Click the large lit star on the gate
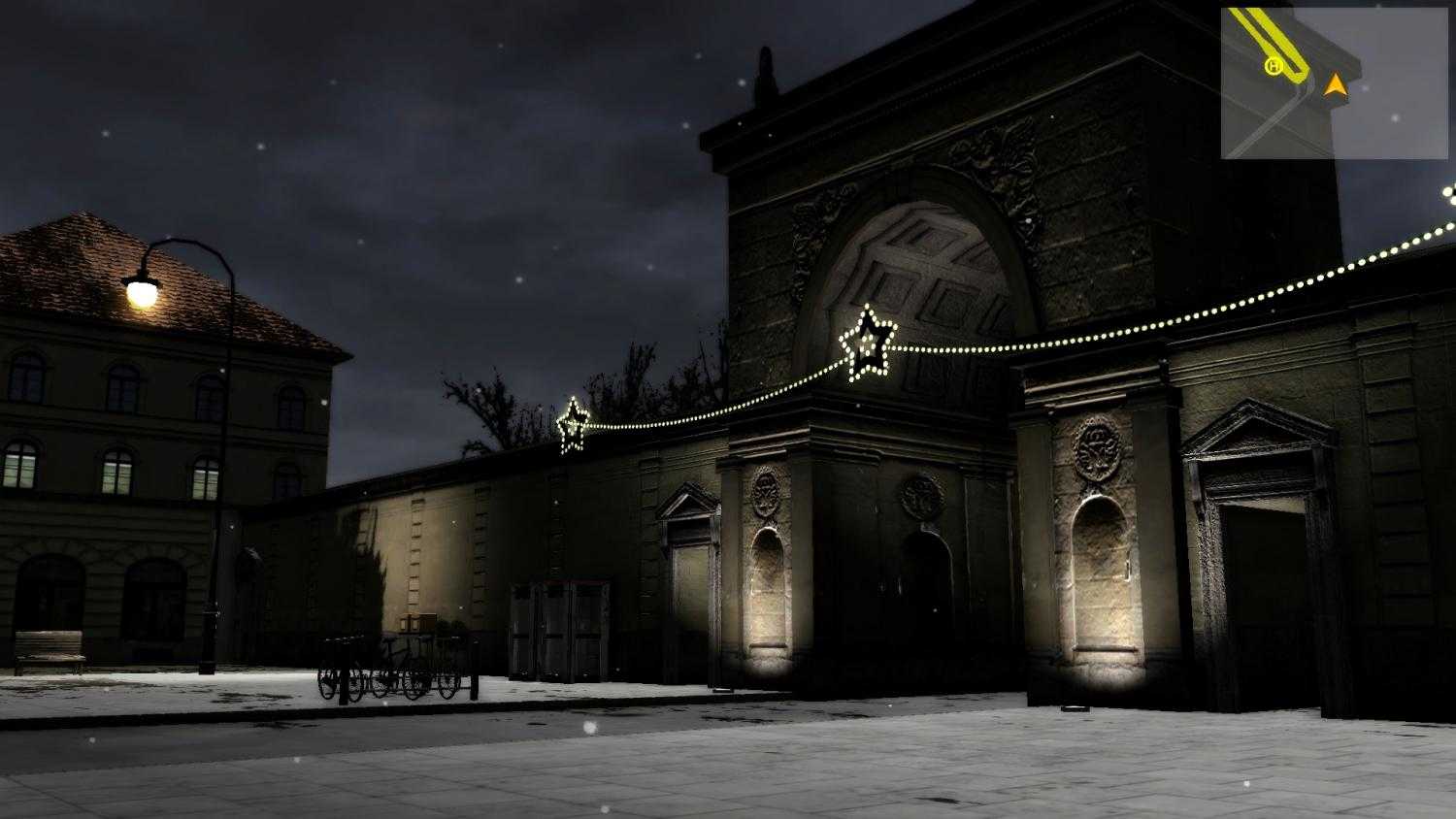 point(869,344)
